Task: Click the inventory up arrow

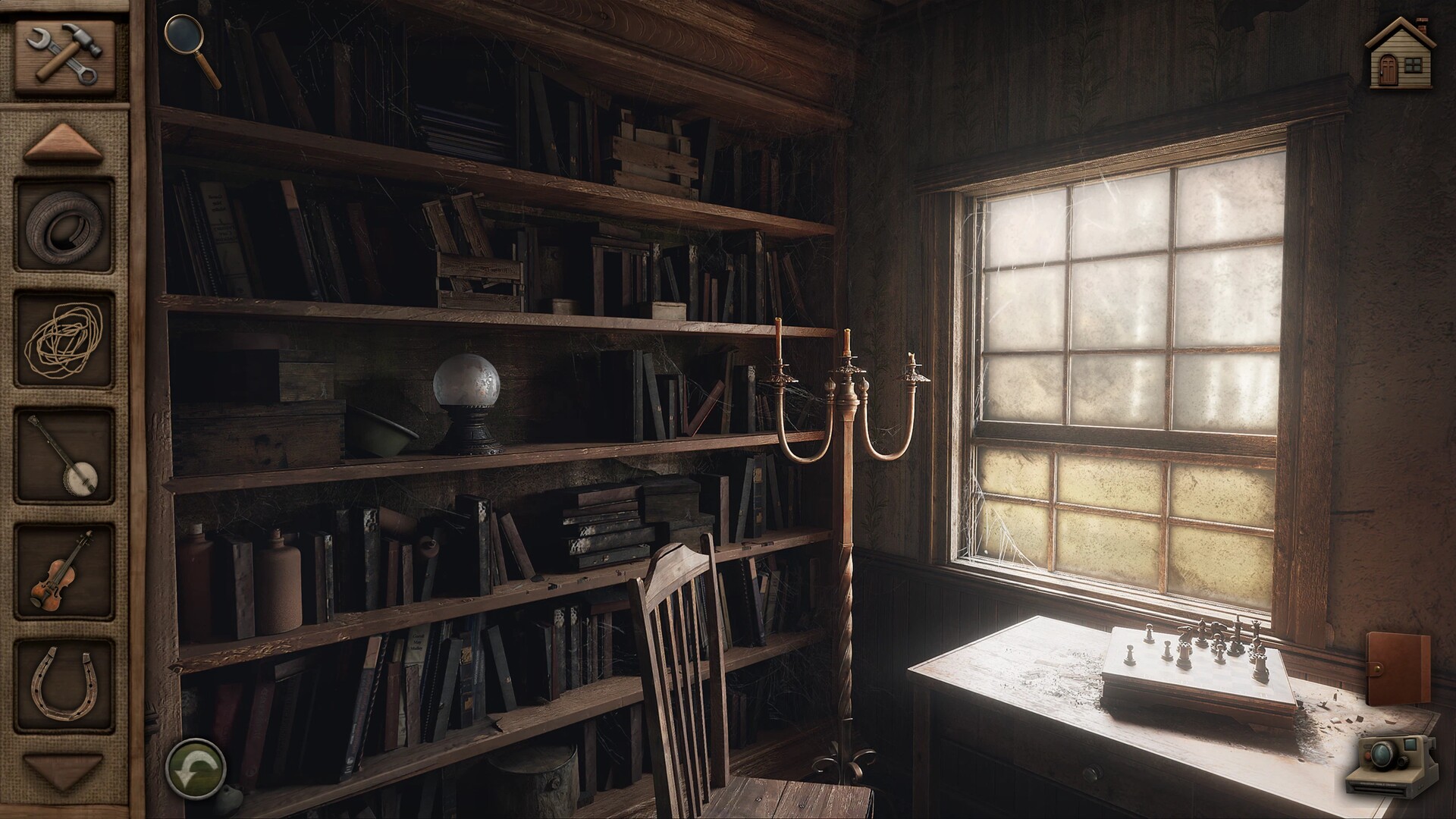Action: [x=63, y=143]
